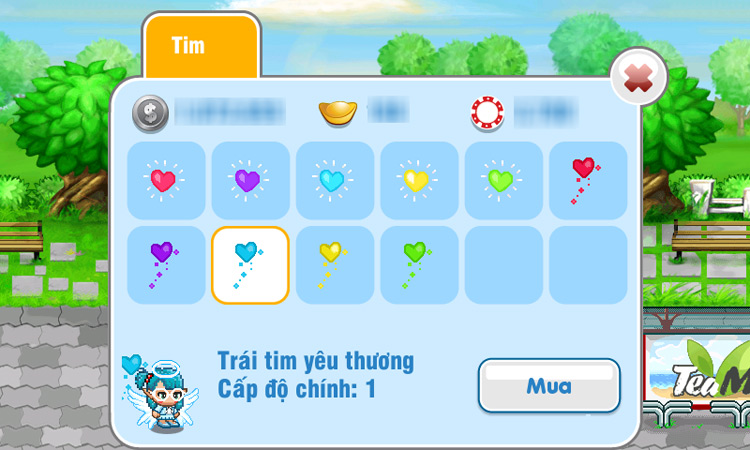Select the glowing yellow heart item

pos(419,180)
